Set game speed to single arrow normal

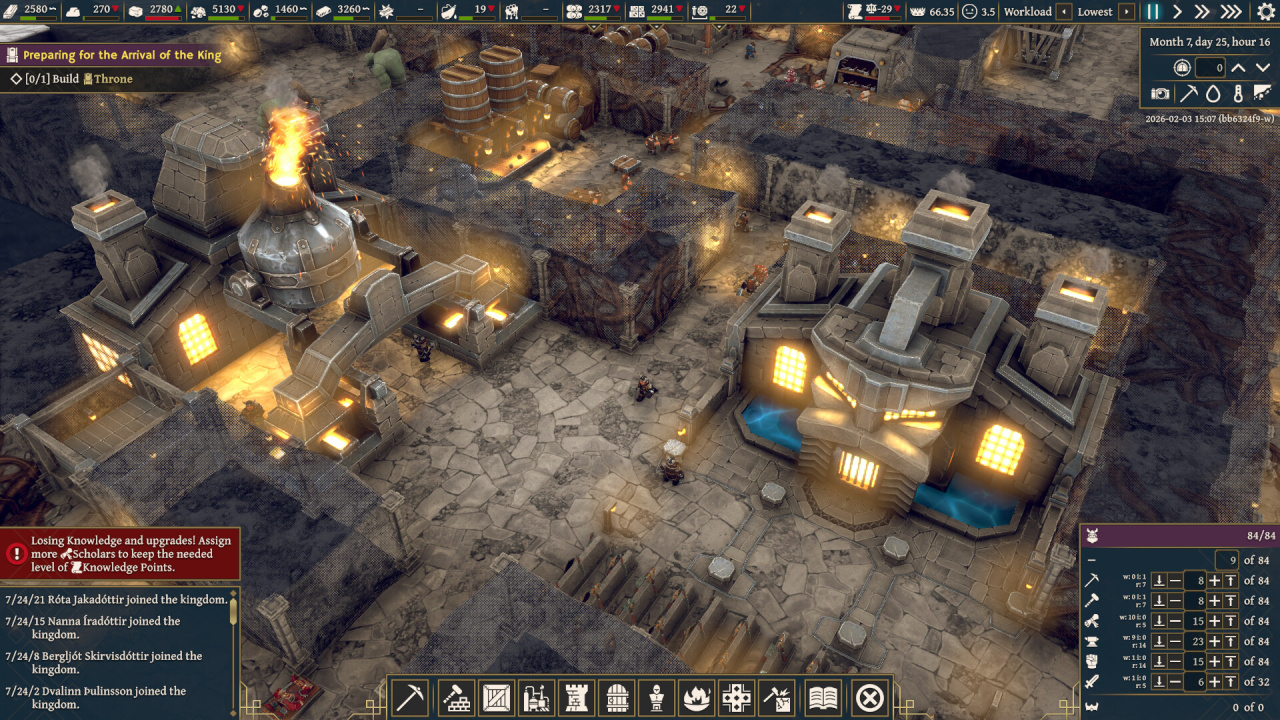[1177, 12]
